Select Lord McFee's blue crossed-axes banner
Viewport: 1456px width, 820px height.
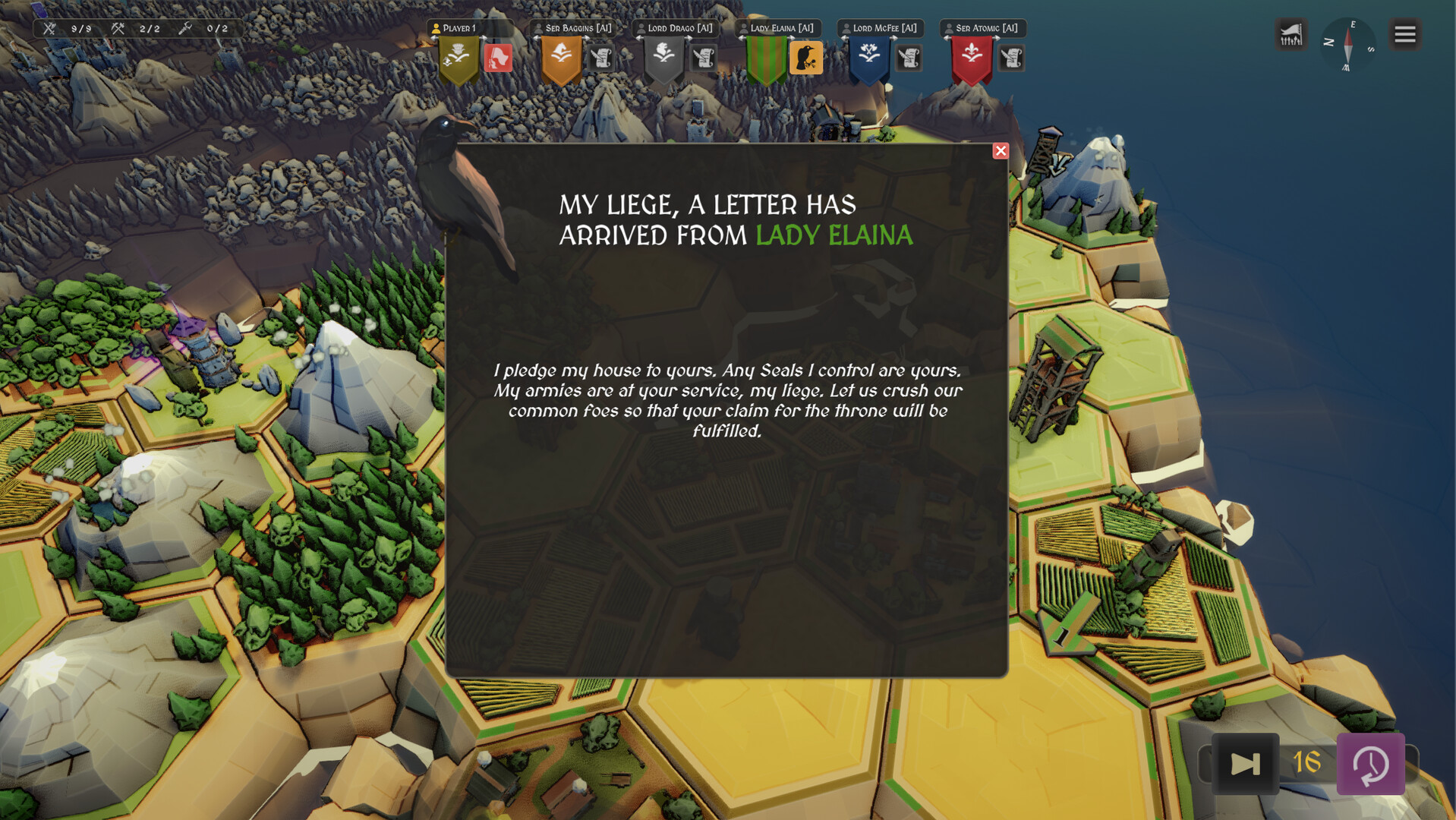pyautogui.click(x=869, y=59)
